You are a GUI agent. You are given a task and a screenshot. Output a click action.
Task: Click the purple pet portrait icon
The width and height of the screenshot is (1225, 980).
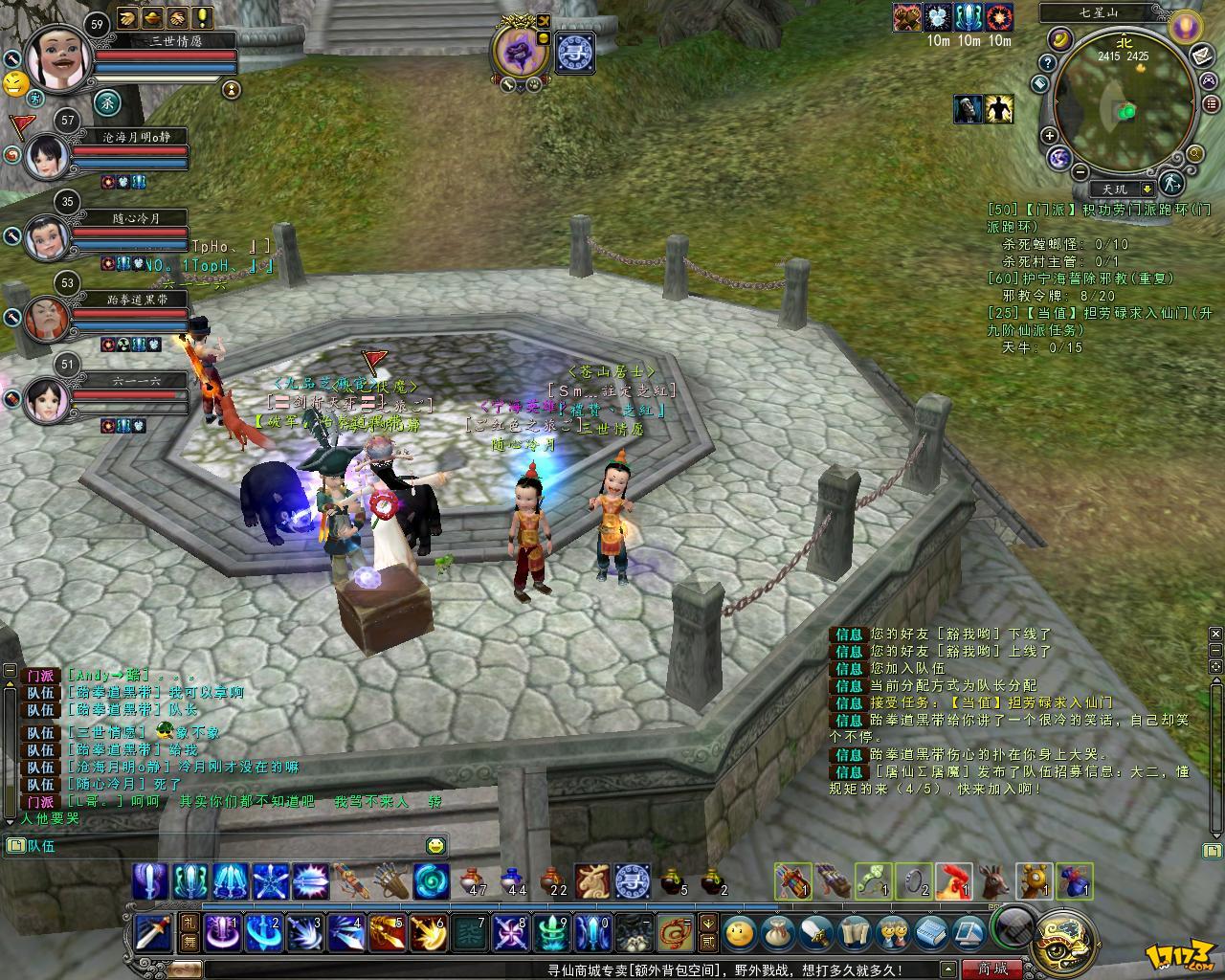[x=520, y=50]
